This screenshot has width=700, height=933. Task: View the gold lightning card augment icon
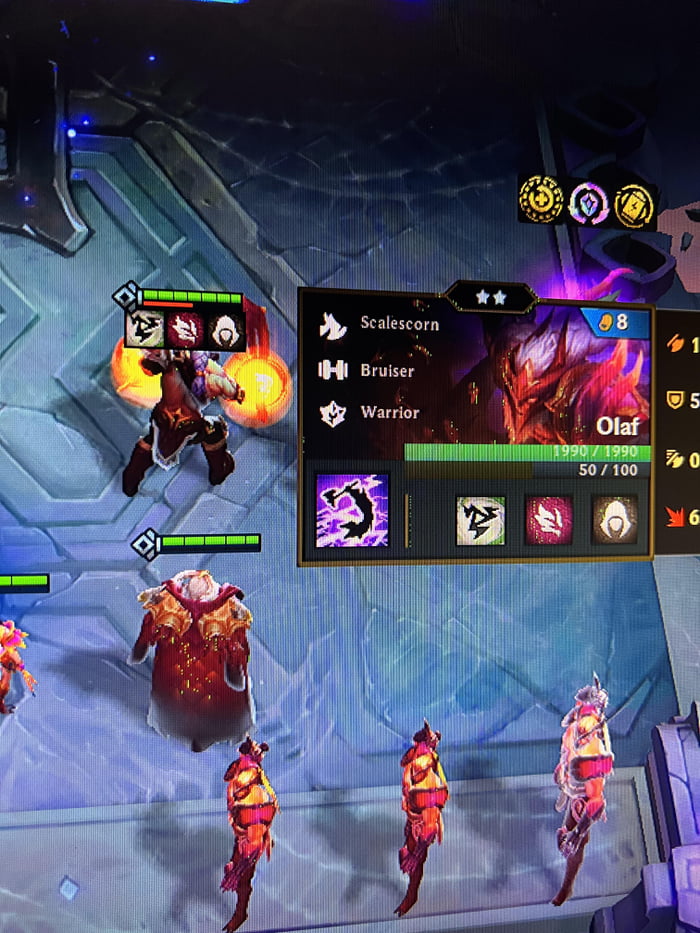(x=634, y=204)
